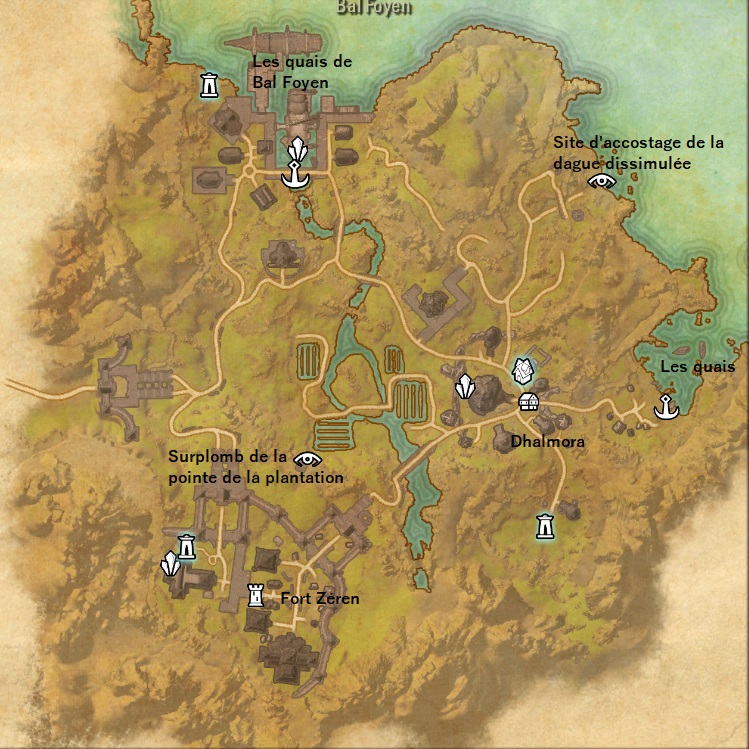Pick the skyshard crystal beside Fort Zeren wayshrine

[x=172, y=566]
